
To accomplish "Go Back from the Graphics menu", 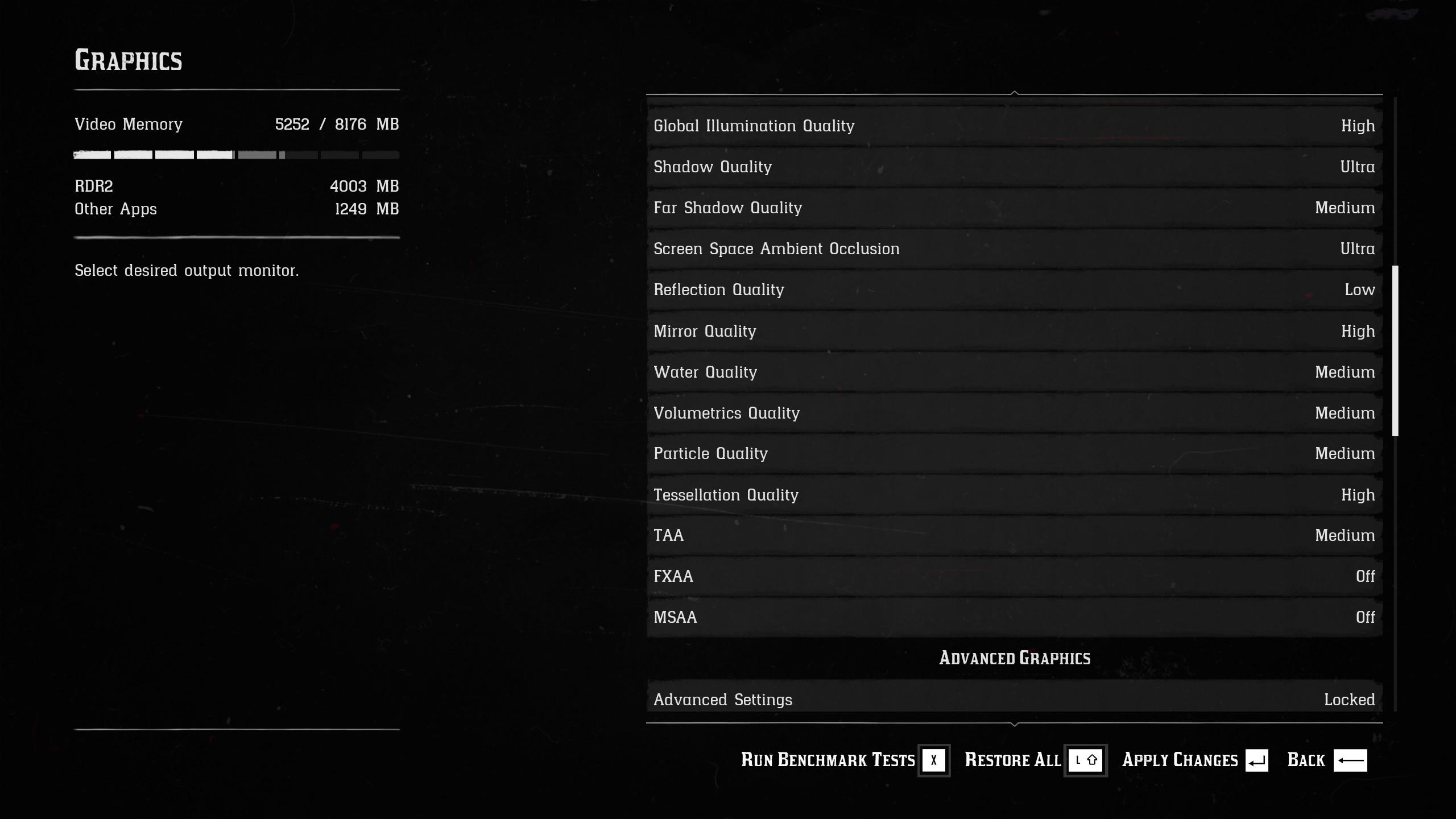I will [x=1326, y=760].
